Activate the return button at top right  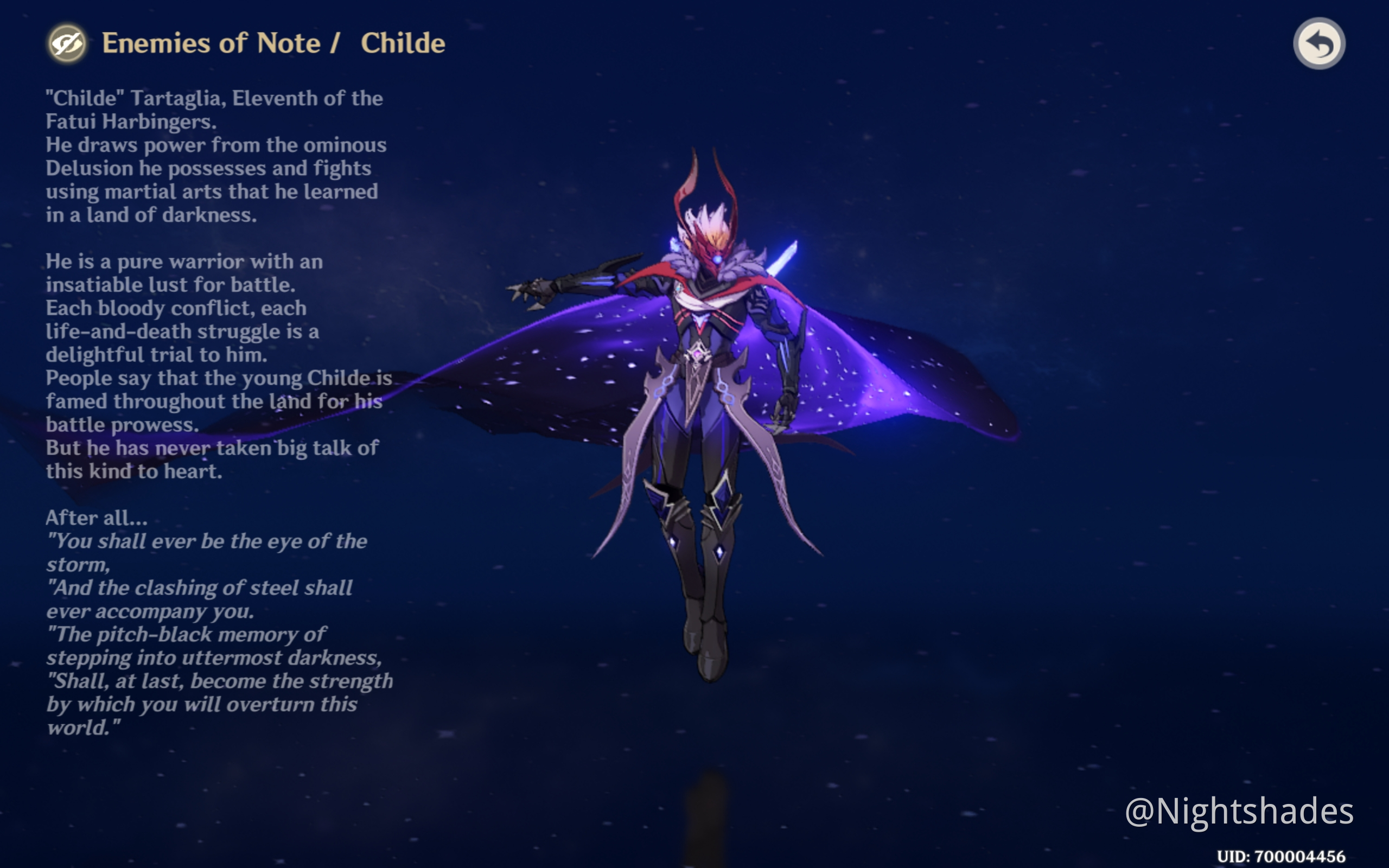click(x=1320, y=42)
